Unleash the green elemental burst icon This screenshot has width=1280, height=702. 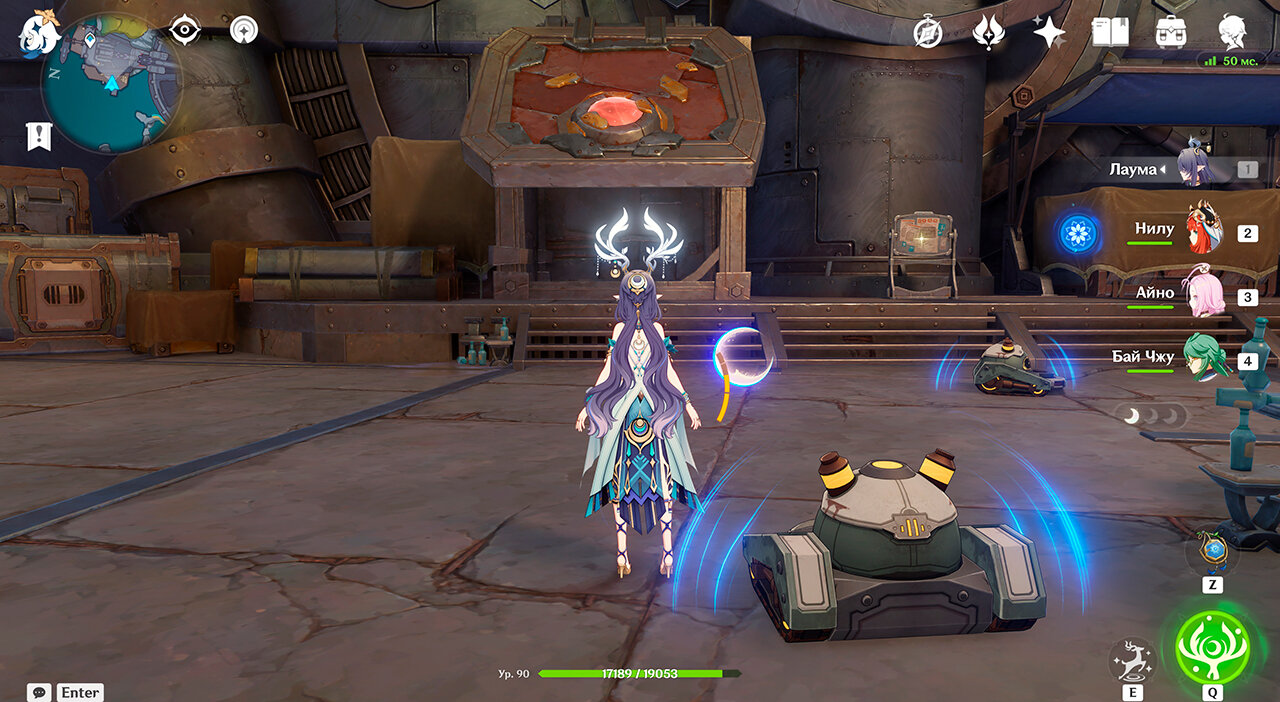(1213, 647)
